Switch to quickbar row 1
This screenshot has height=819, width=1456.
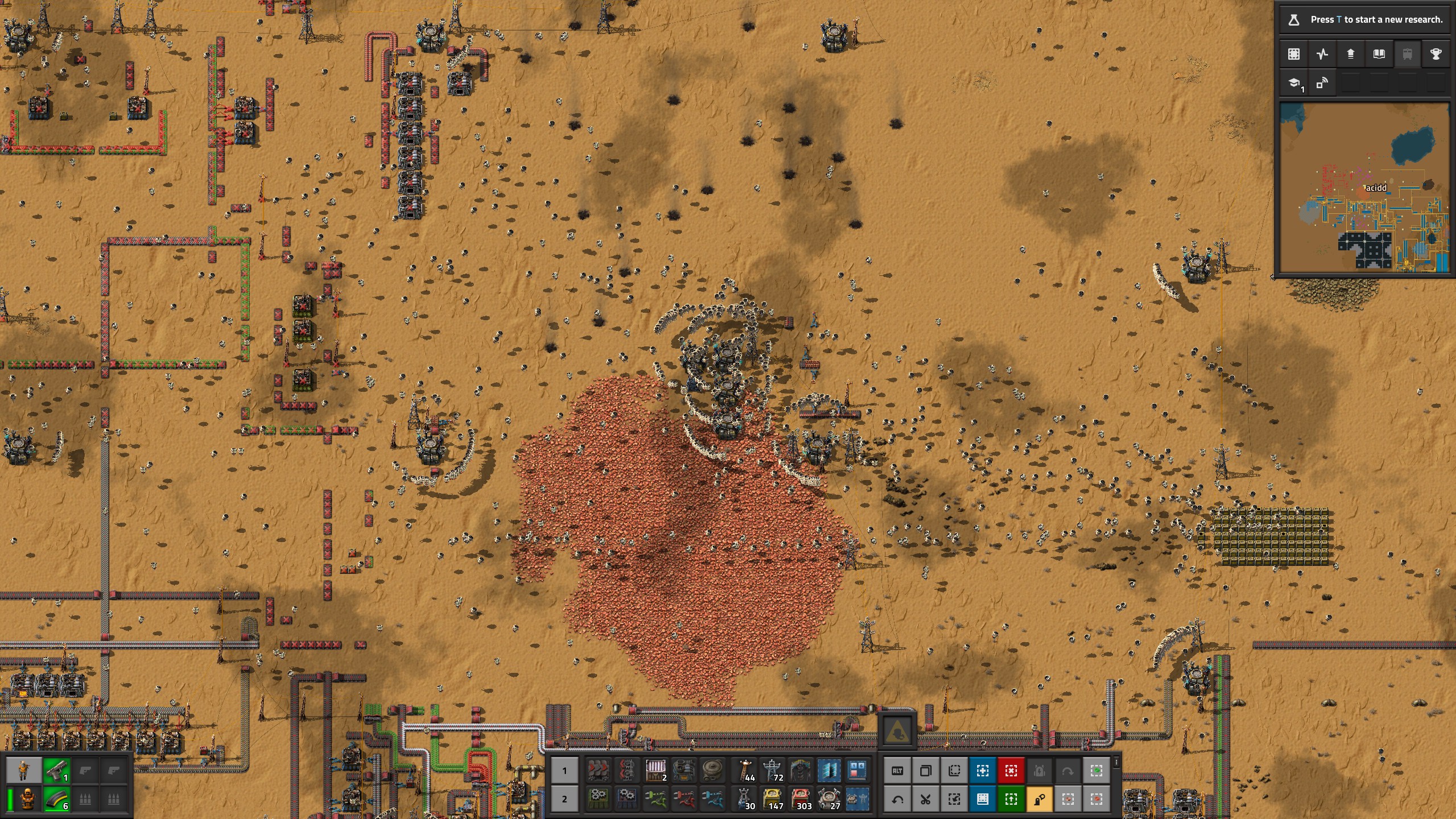(x=564, y=771)
